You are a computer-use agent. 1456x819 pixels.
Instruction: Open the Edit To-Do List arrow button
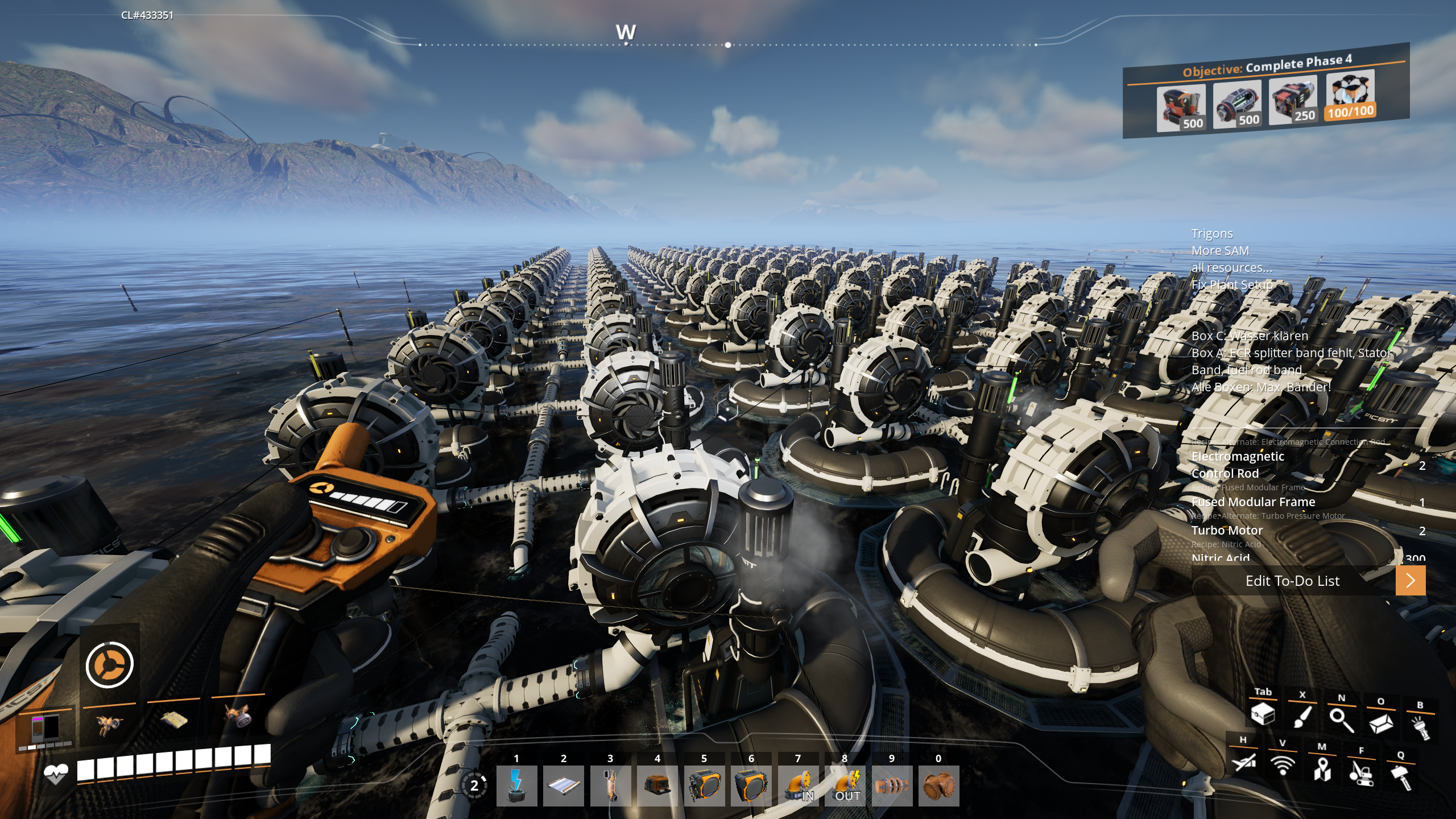(x=1410, y=581)
